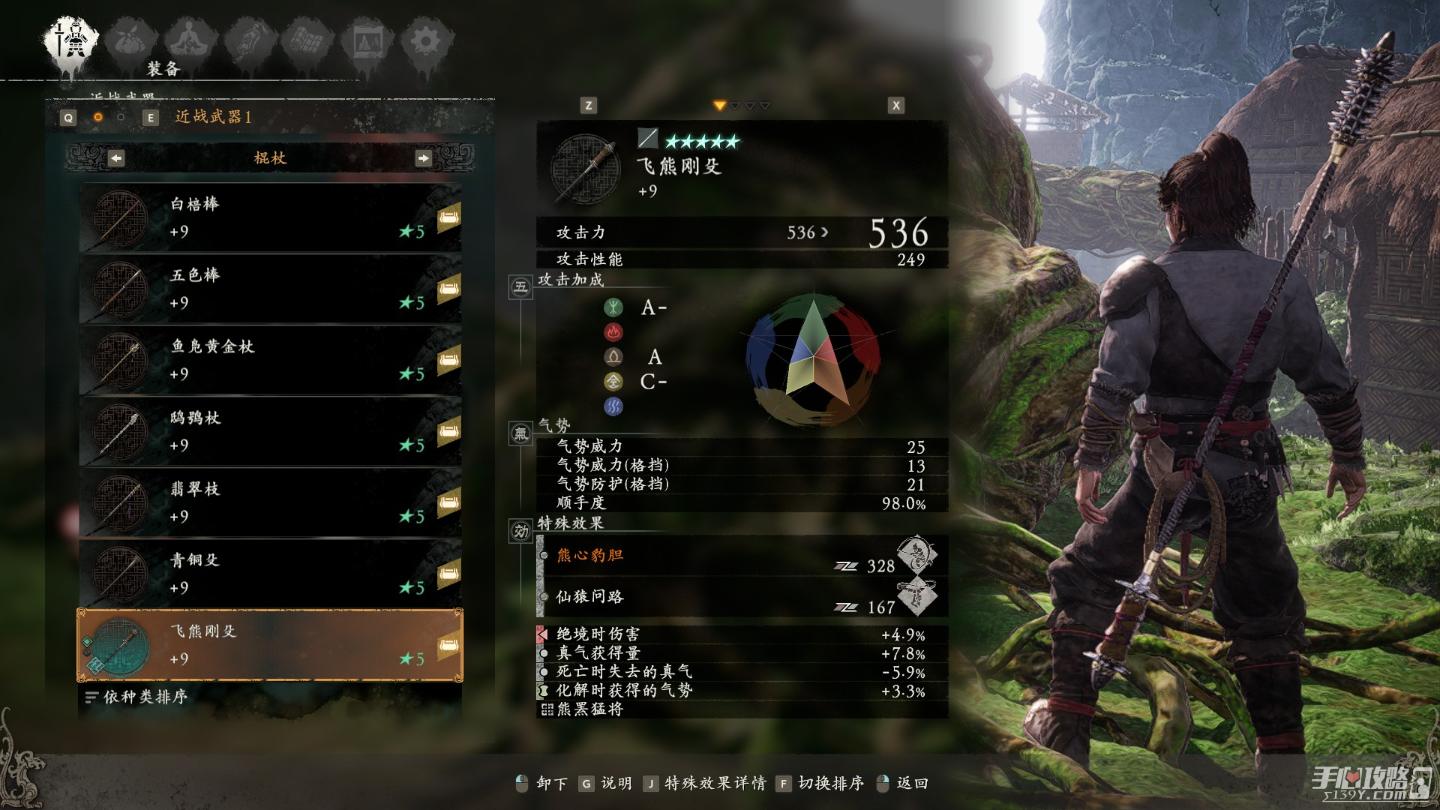
Task: Click the 特殊效果详情 details button
Action: tap(706, 783)
